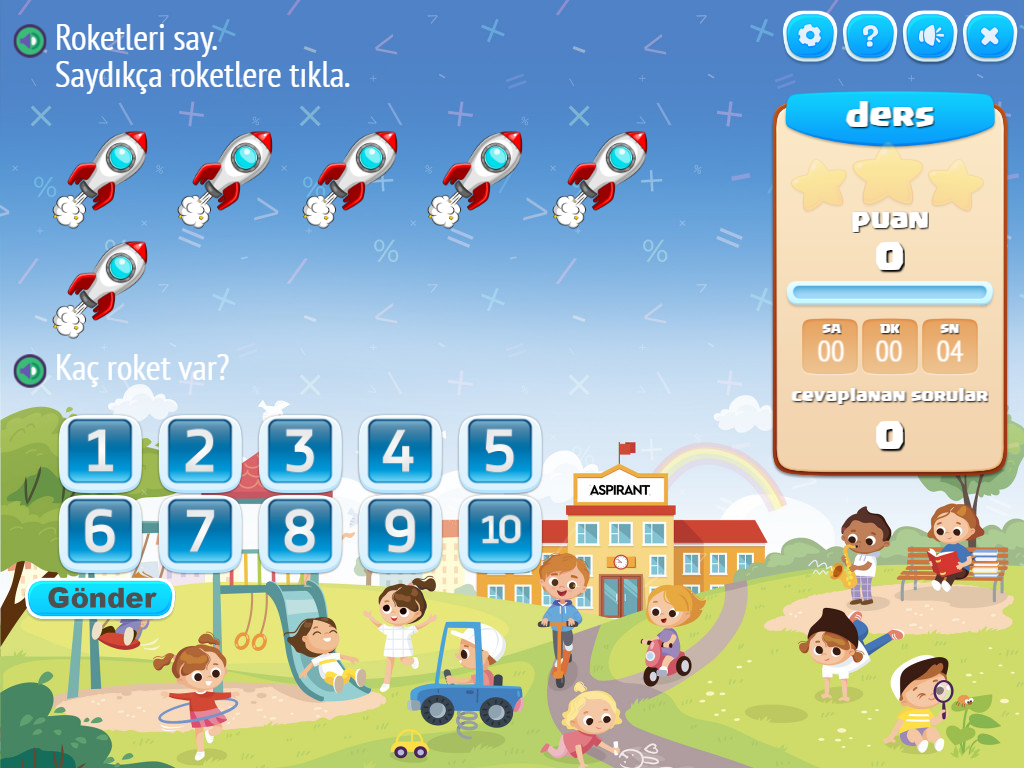This screenshot has height=768, width=1024.
Task: Click the lone rocket in the second row
Action: click(105, 284)
